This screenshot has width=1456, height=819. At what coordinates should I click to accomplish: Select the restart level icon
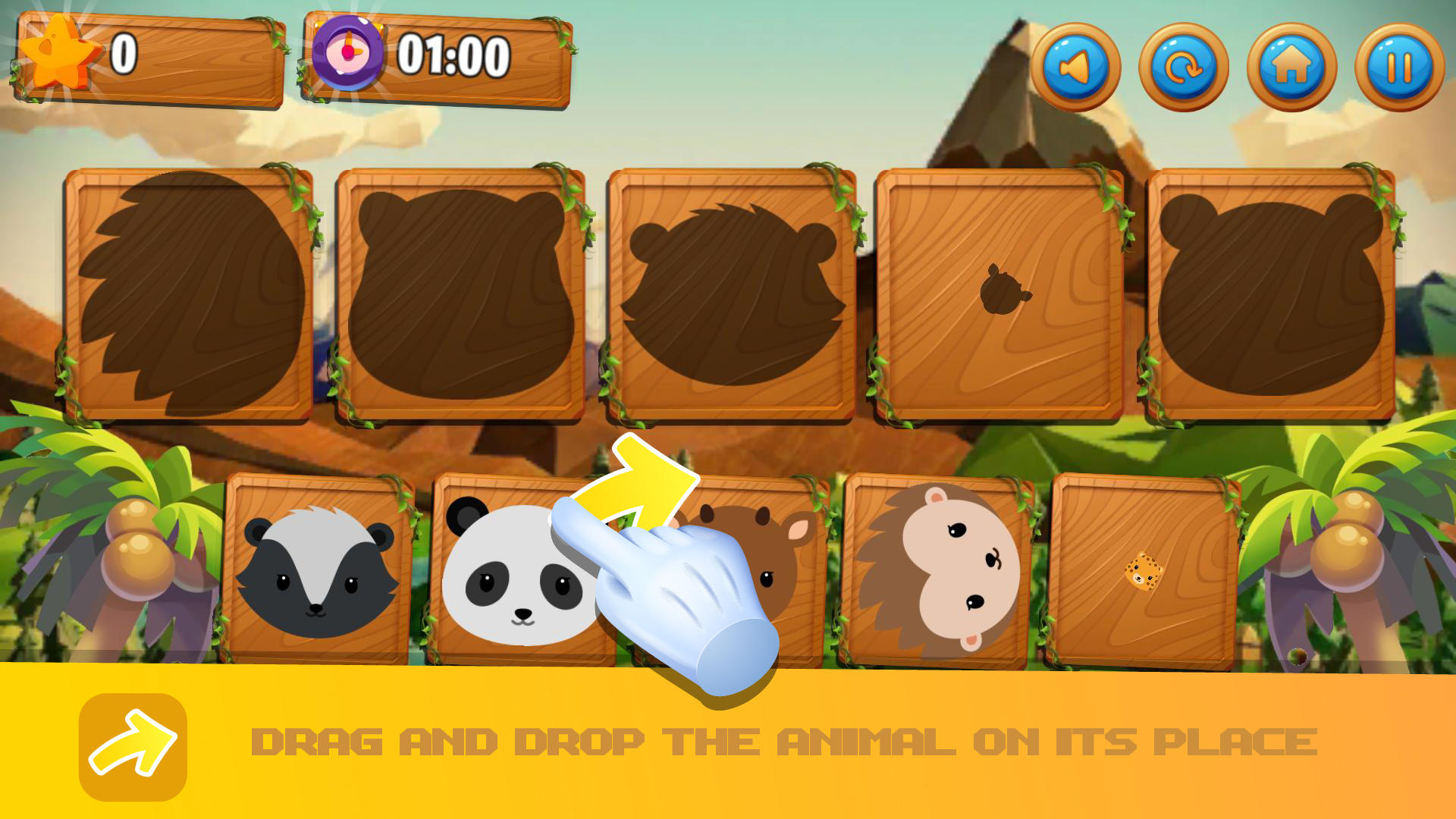(1185, 67)
